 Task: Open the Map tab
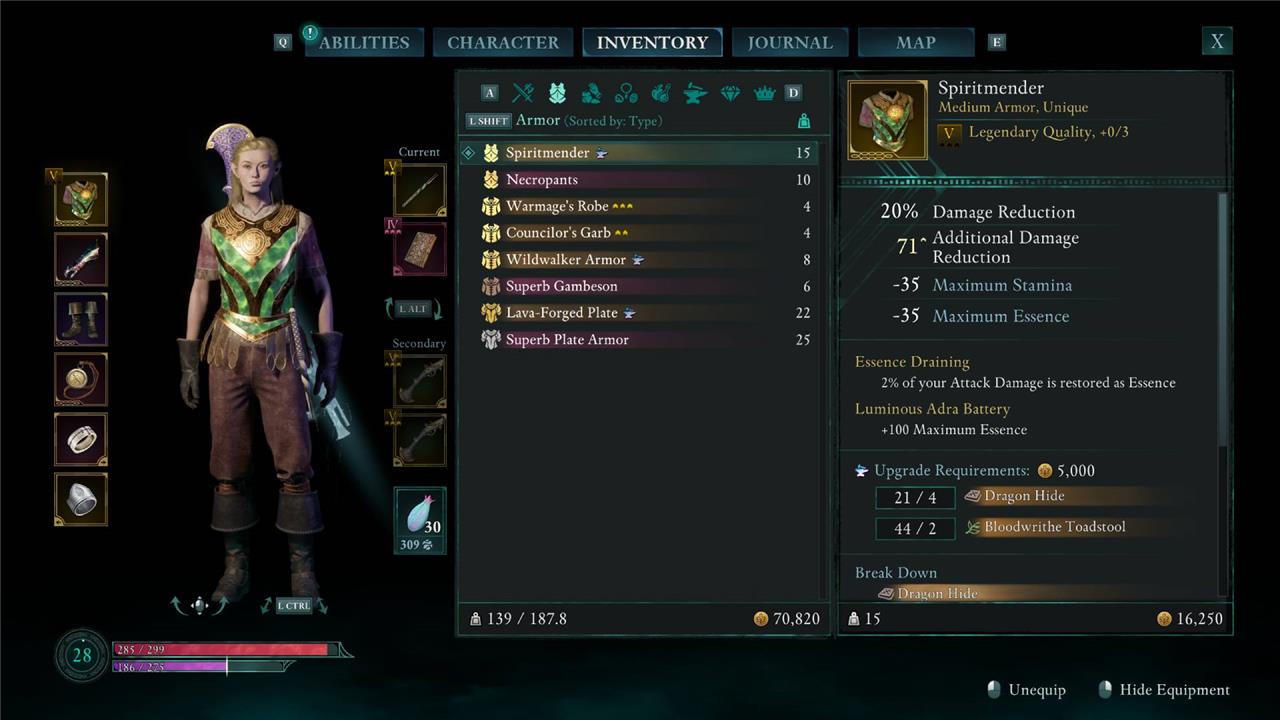[x=916, y=42]
